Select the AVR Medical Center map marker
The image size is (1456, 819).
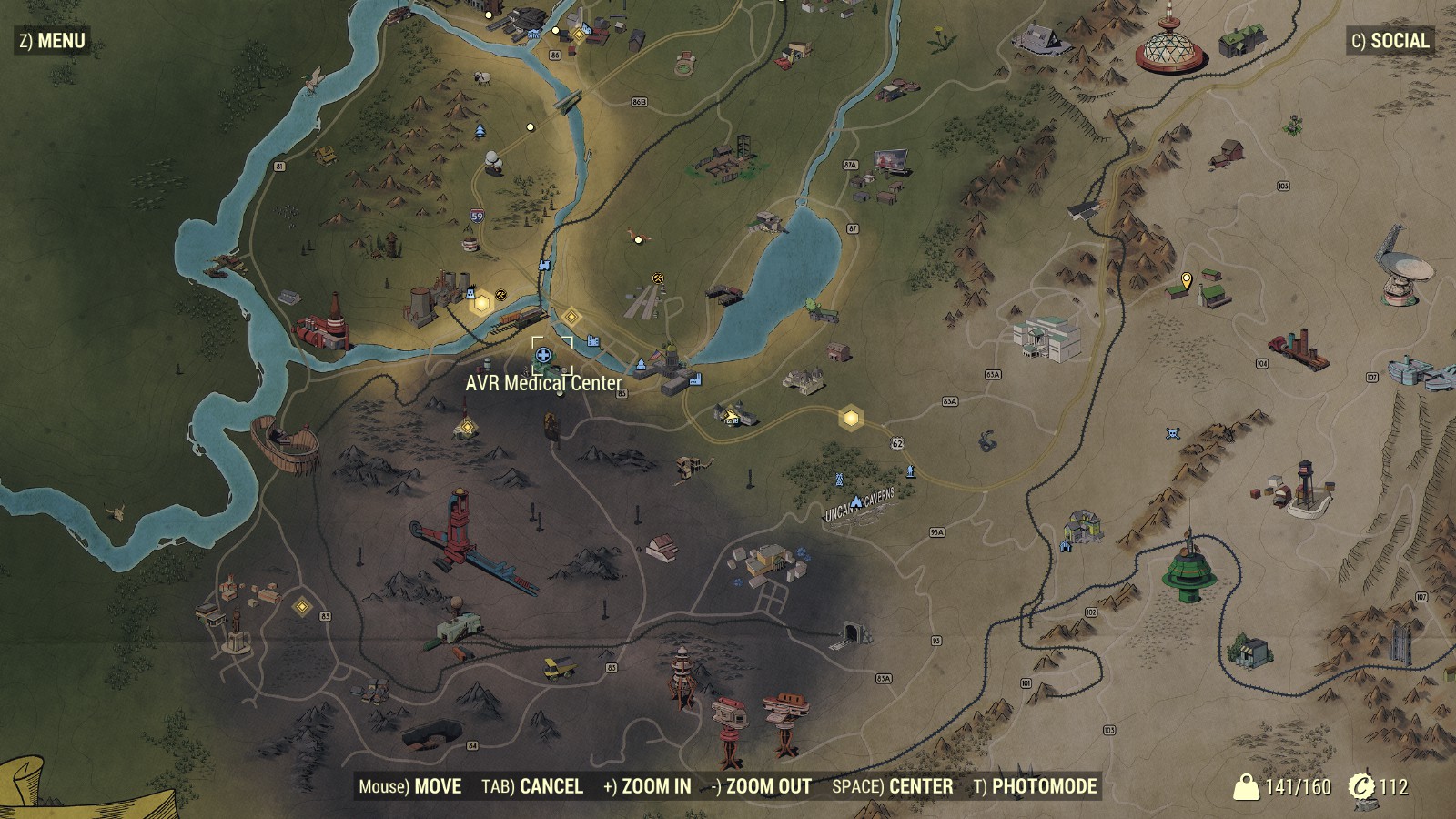coord(543,355)
